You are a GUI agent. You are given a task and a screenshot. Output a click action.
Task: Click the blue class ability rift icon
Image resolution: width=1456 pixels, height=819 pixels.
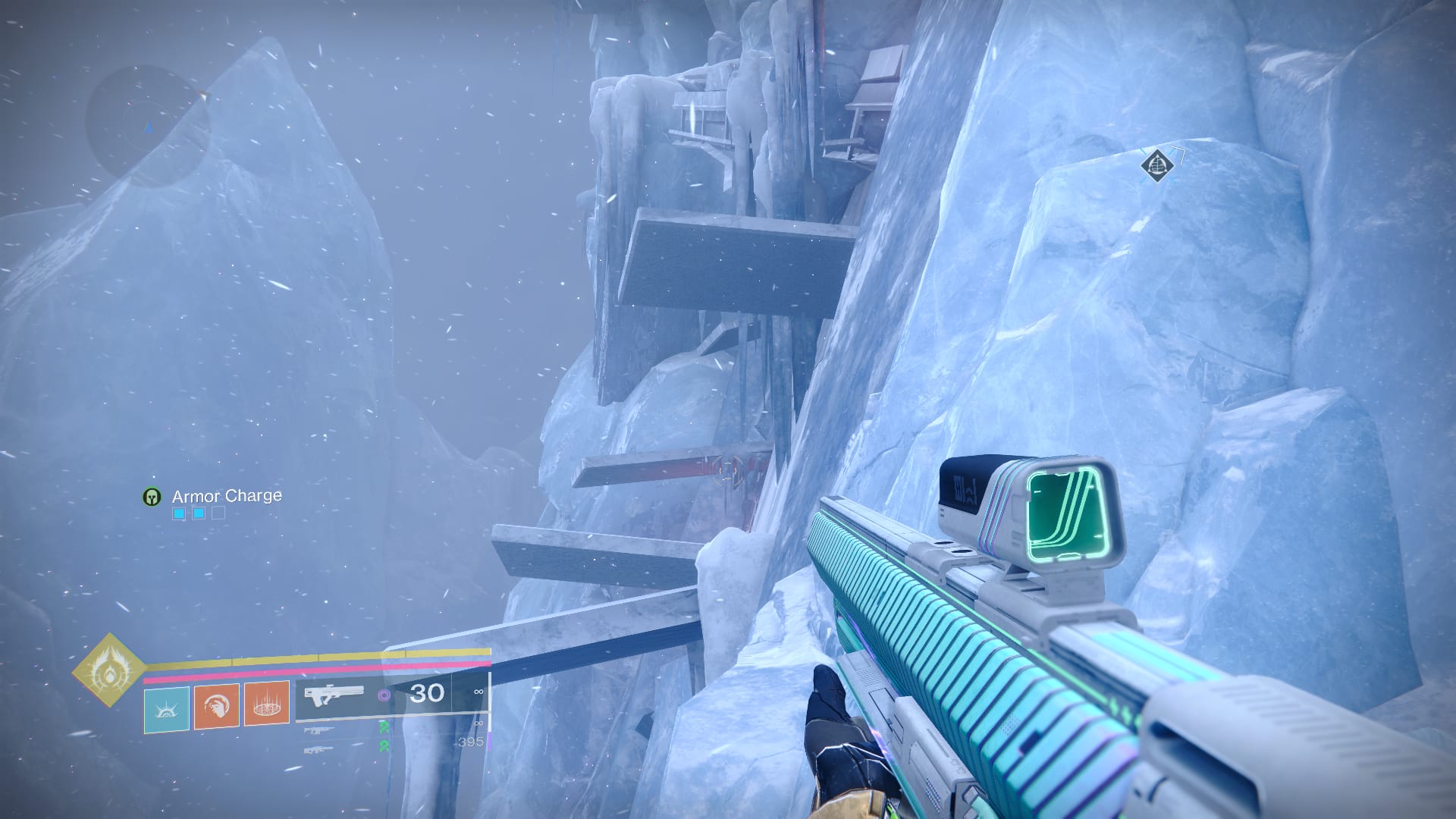[x=167, y=709]
